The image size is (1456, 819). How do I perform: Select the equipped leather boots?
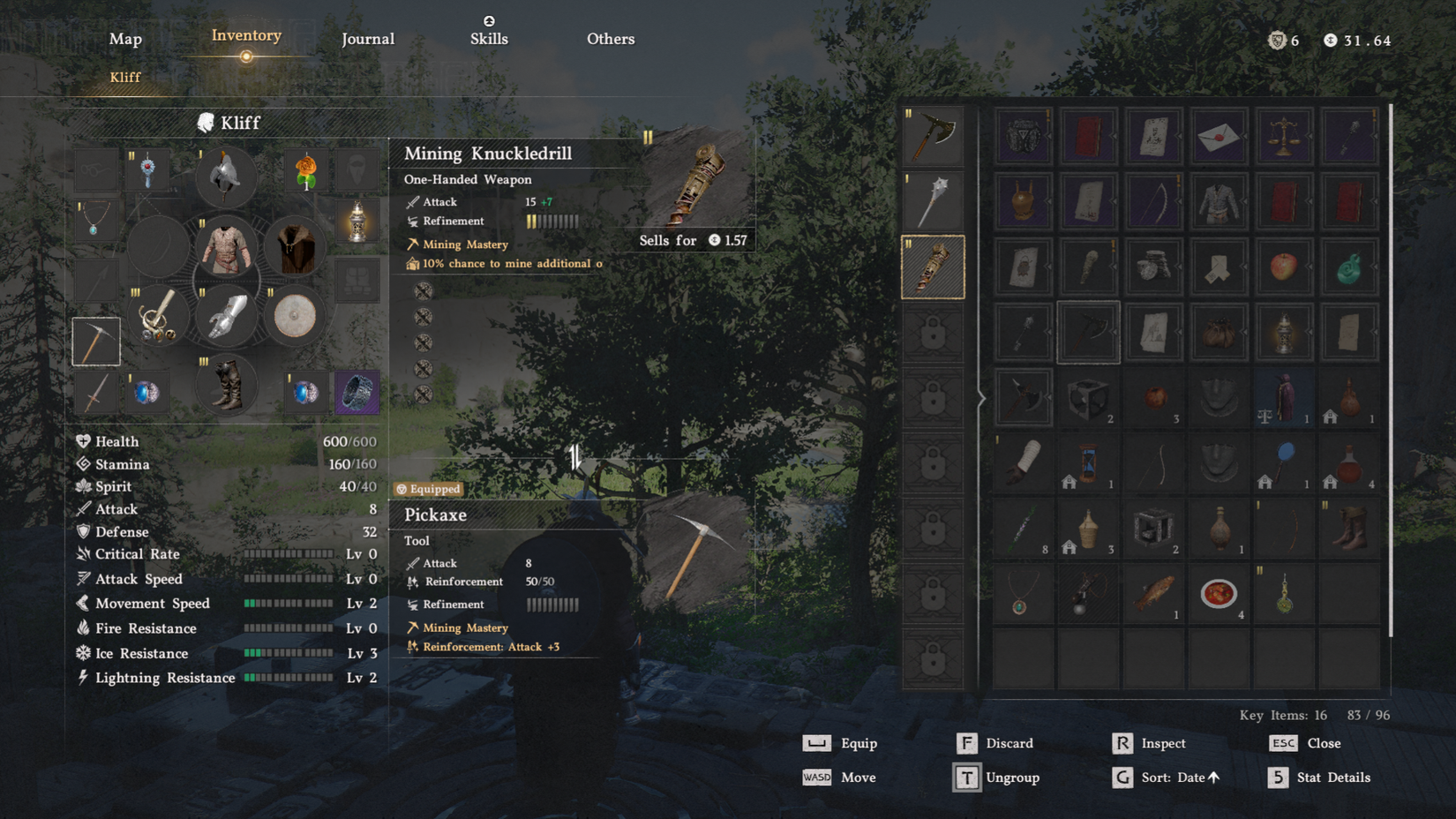[226, 386]
